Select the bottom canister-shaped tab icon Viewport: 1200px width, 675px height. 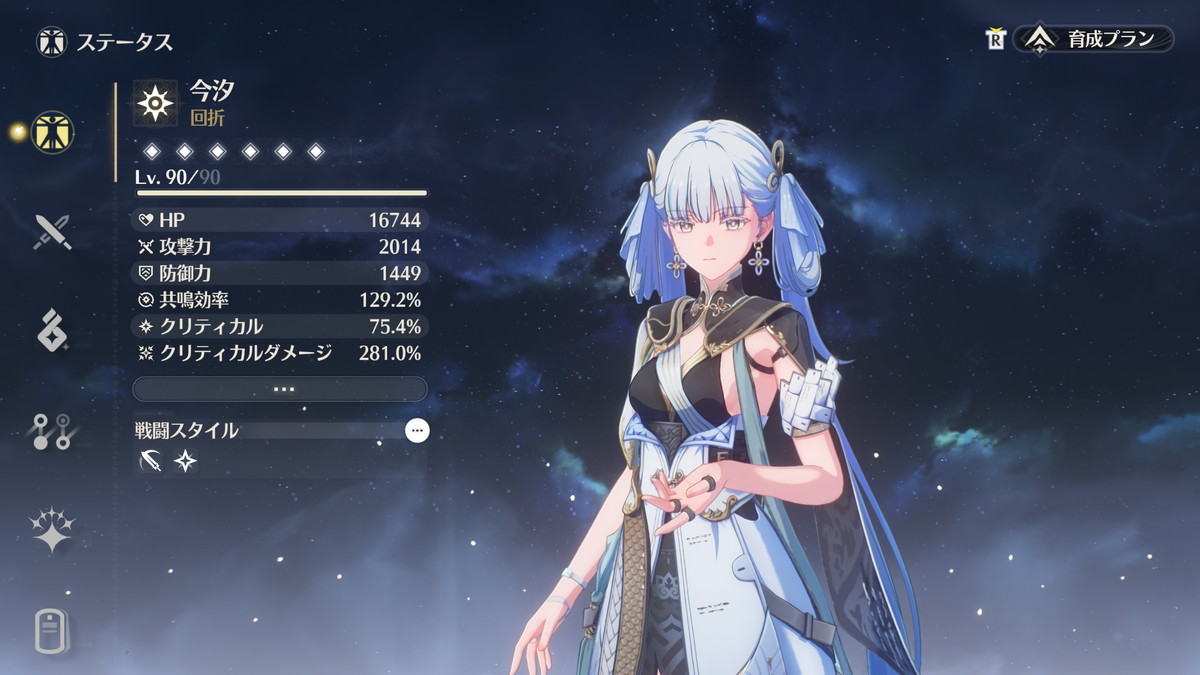pos(52,630)
